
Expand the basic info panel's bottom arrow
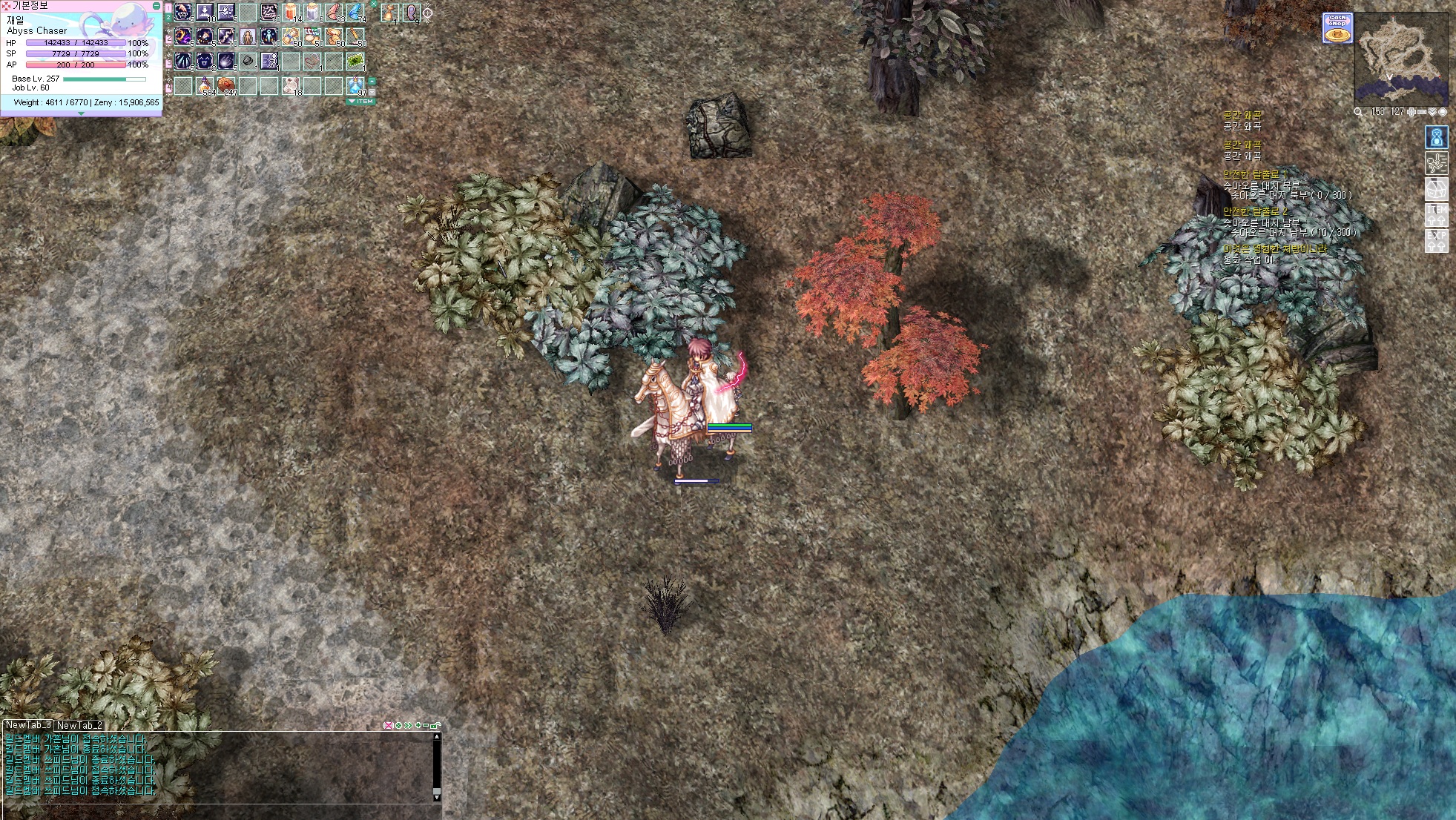[81, 113]
